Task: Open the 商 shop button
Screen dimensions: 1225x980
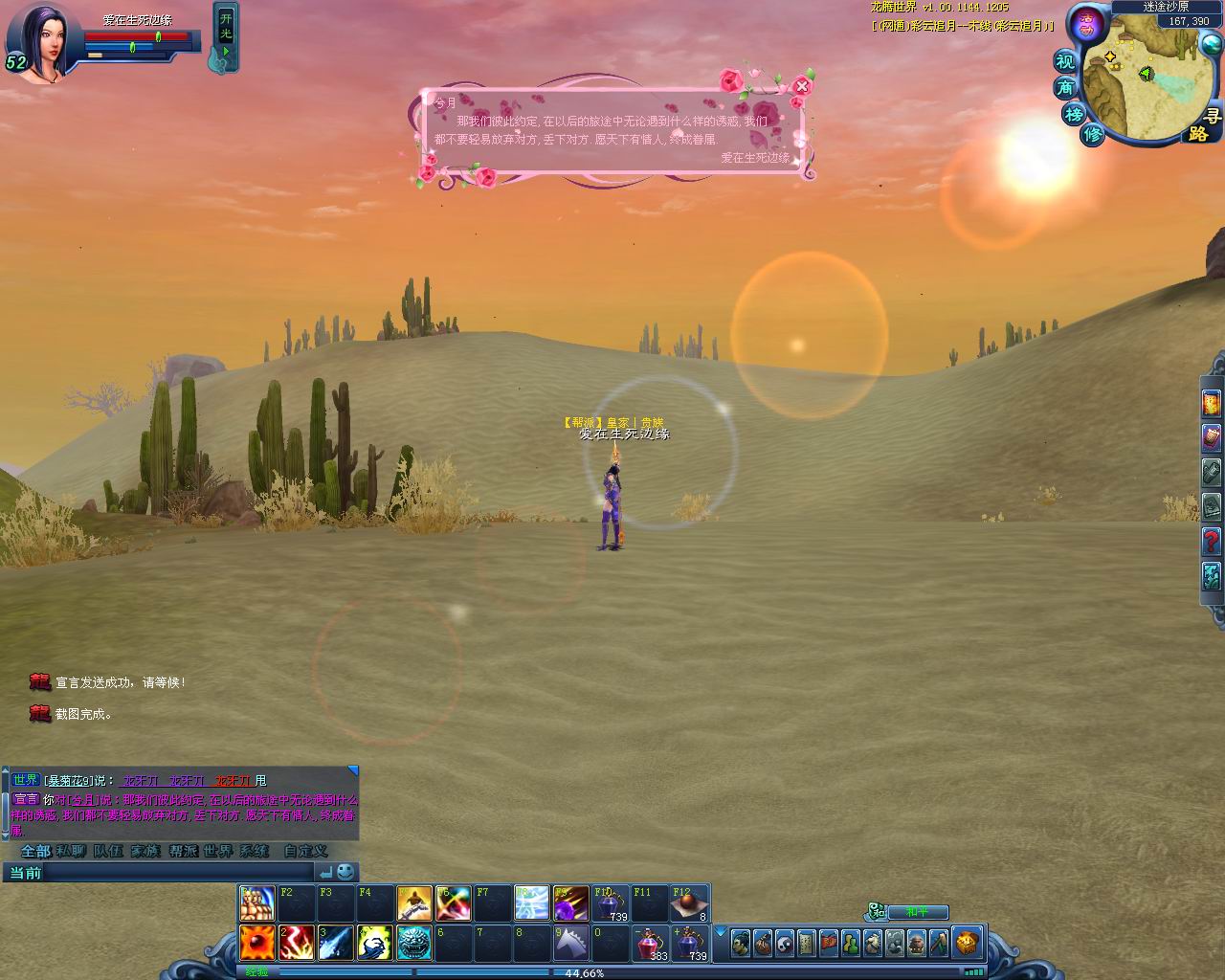Action: pos(1065,88)
